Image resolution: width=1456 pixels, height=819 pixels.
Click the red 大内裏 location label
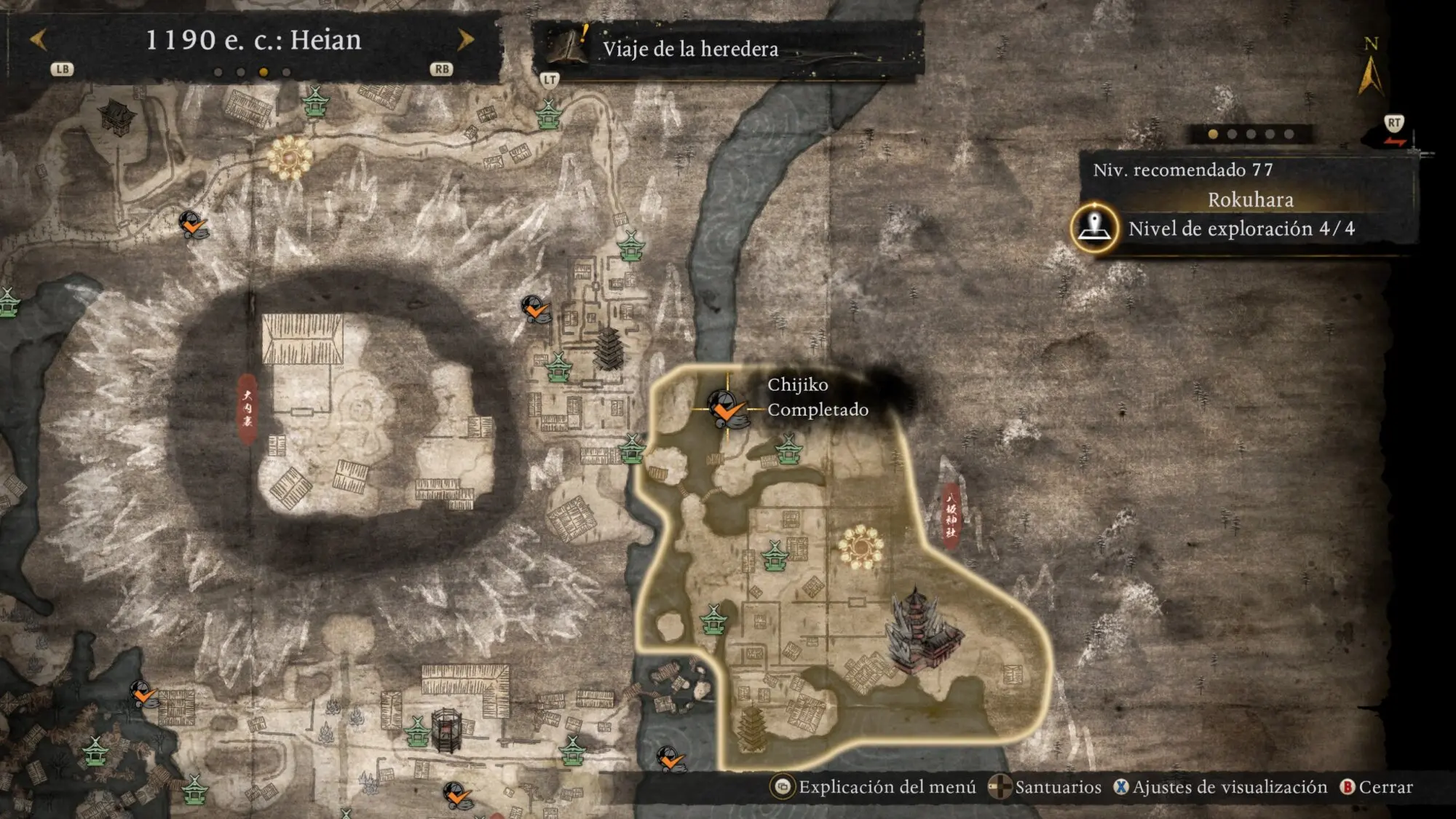click(248, 408)
